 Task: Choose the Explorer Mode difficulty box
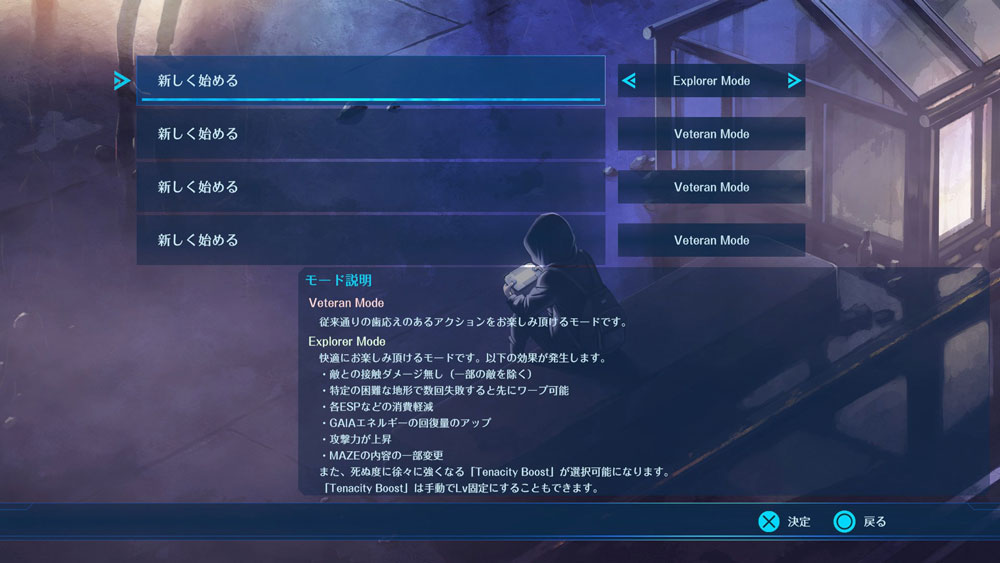point(711,81)
